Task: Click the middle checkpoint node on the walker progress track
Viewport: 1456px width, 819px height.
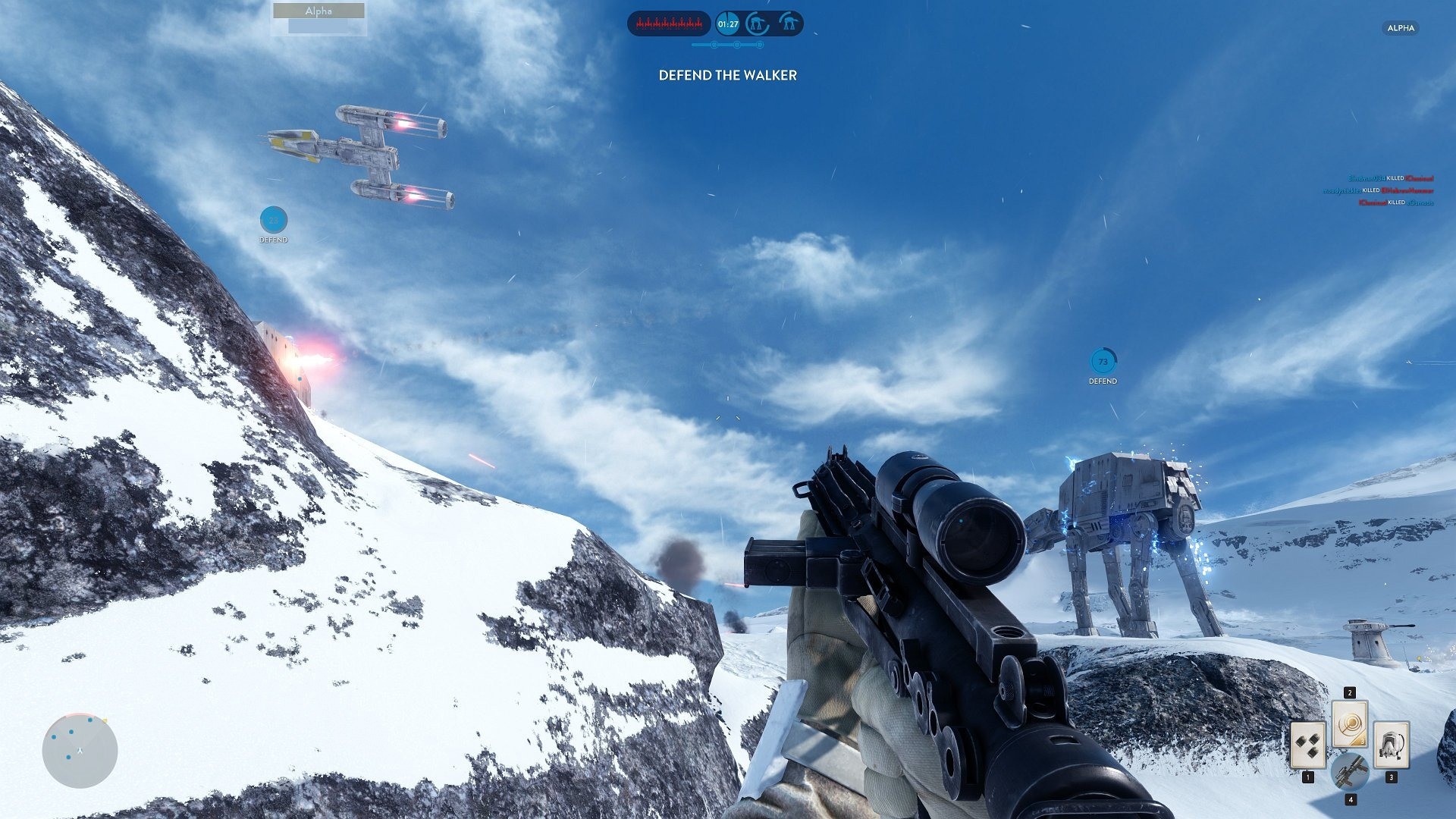Action: click(x=737, y=45)
